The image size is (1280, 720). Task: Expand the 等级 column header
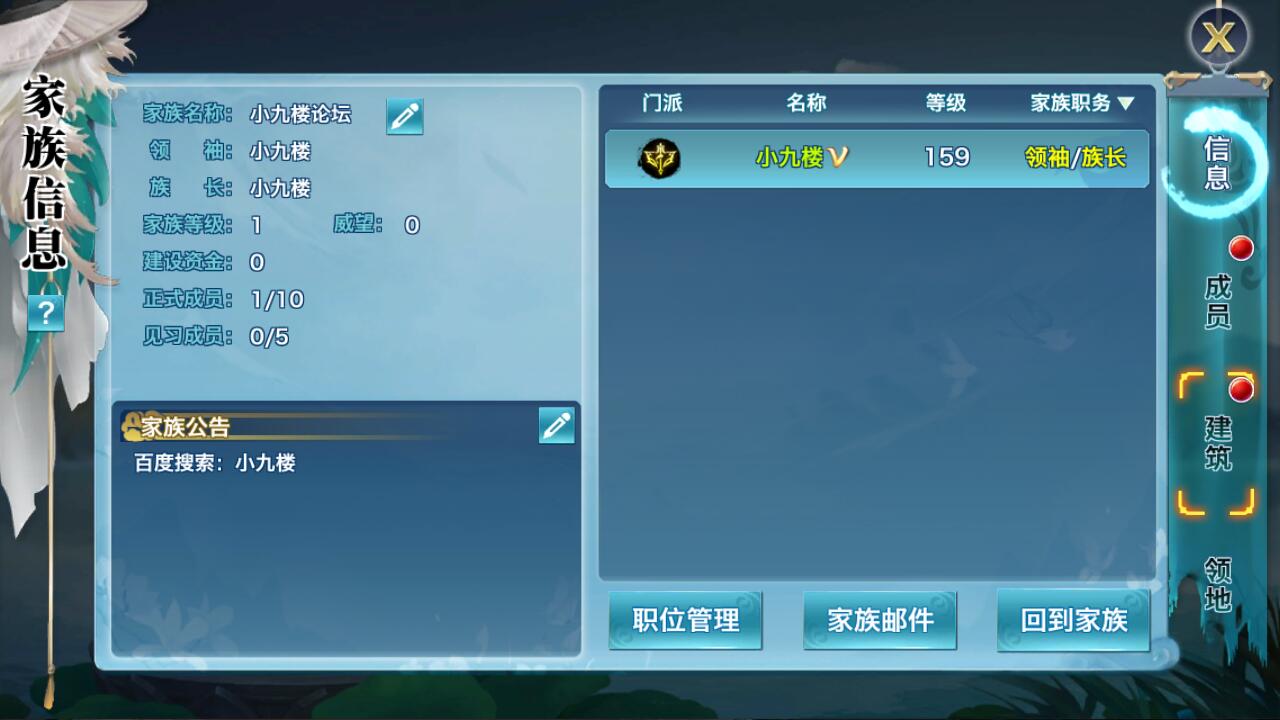(x=945, y=101)
